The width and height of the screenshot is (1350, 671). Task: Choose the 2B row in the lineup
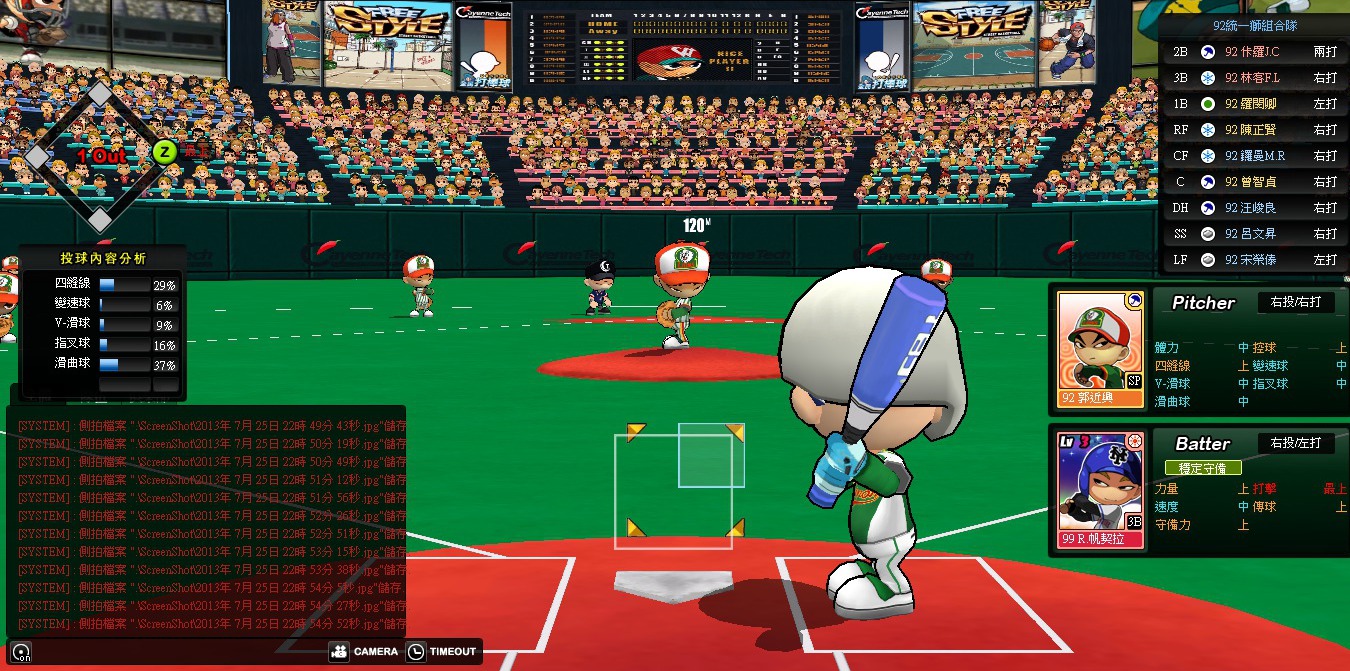[1256, 52]
